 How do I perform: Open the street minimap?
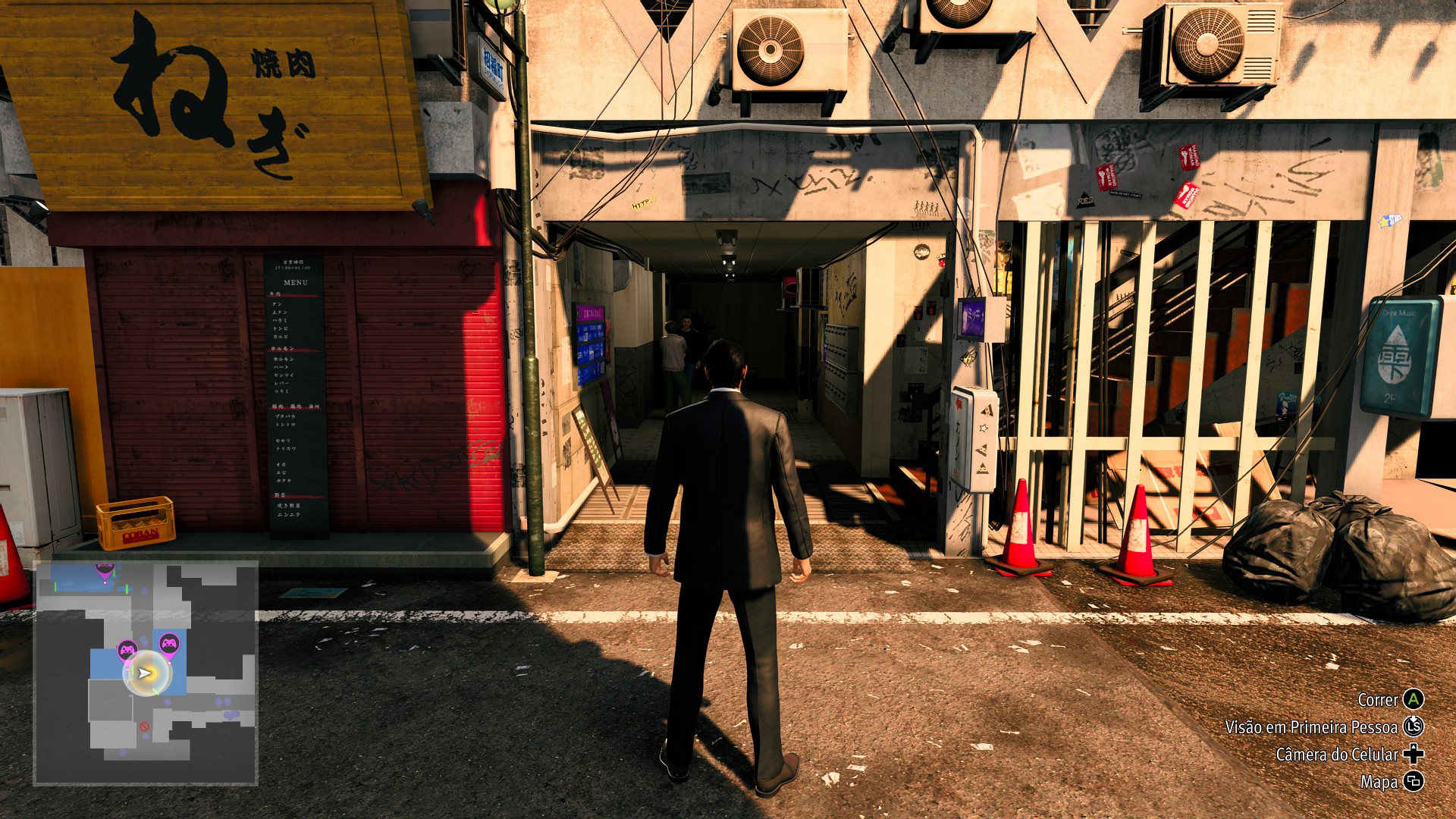coord(146,673)
